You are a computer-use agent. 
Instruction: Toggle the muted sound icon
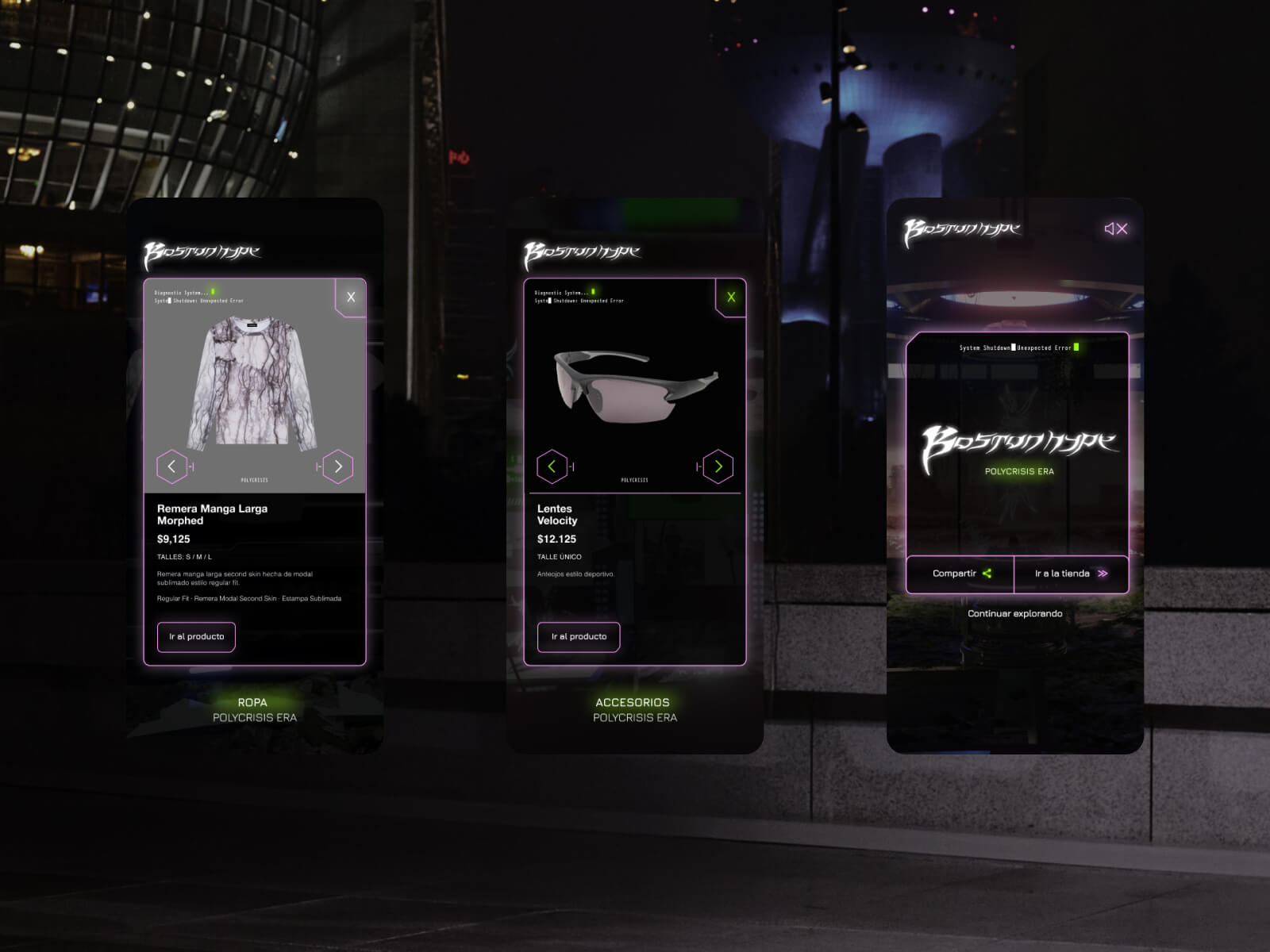pyautogui.click(x=1115, y=229)
